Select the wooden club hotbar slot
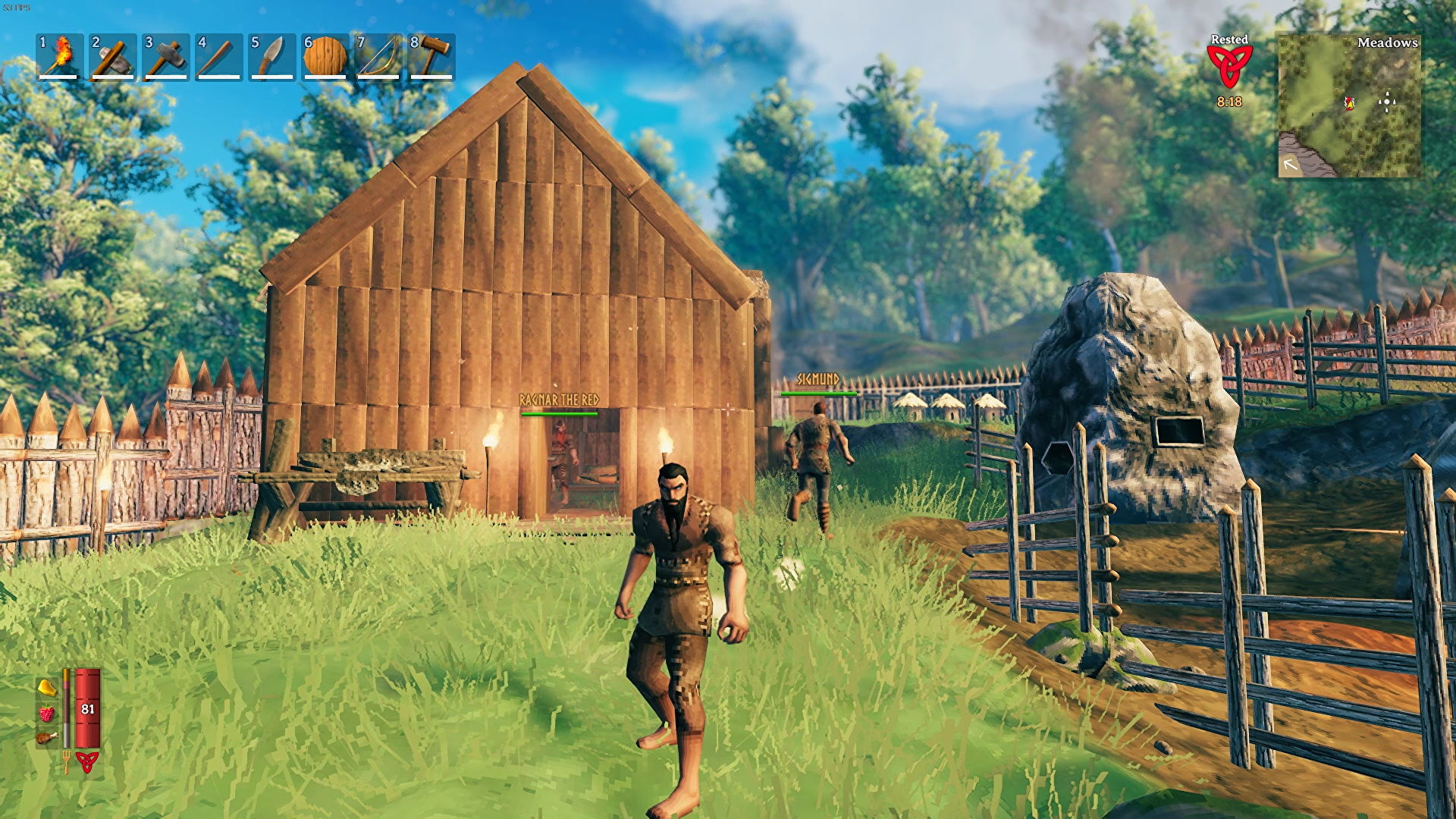Image resolution: width=1456 pixels, height=819 pixels. pos(219,56)
